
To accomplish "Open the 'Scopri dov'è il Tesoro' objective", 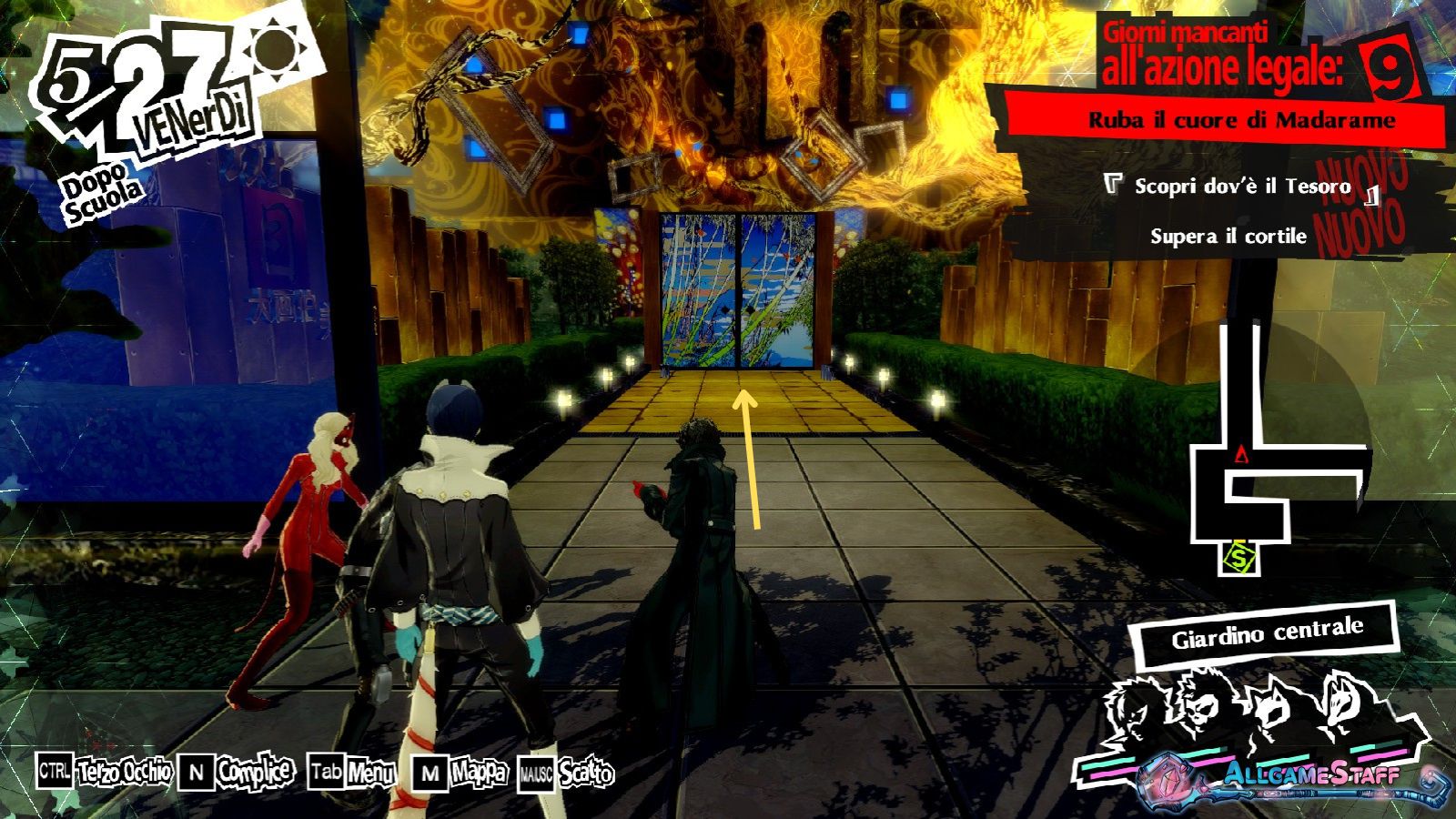I will [1241, 187].
